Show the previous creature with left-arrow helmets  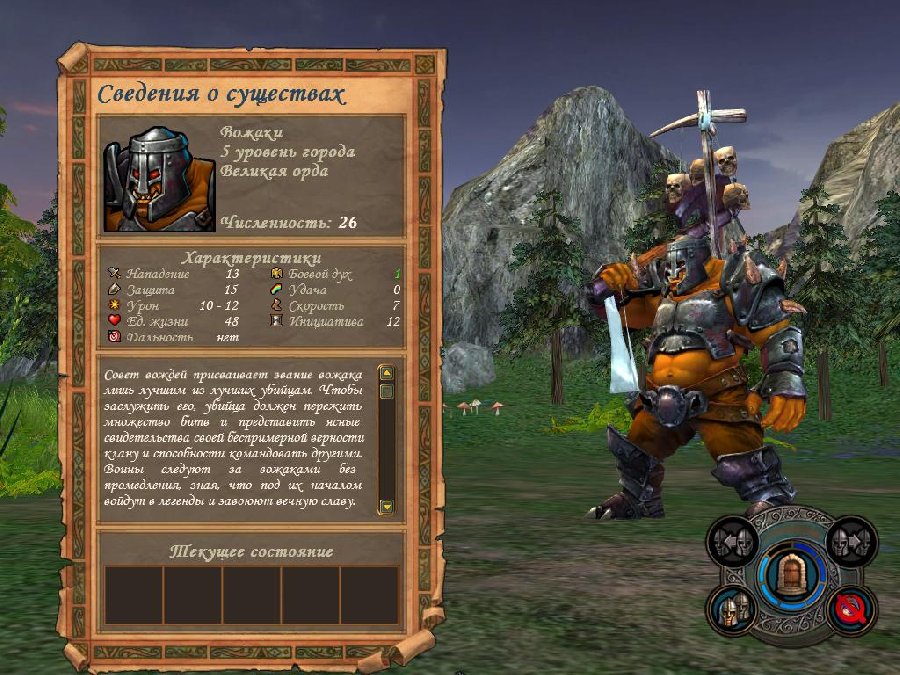click(733, 541)
